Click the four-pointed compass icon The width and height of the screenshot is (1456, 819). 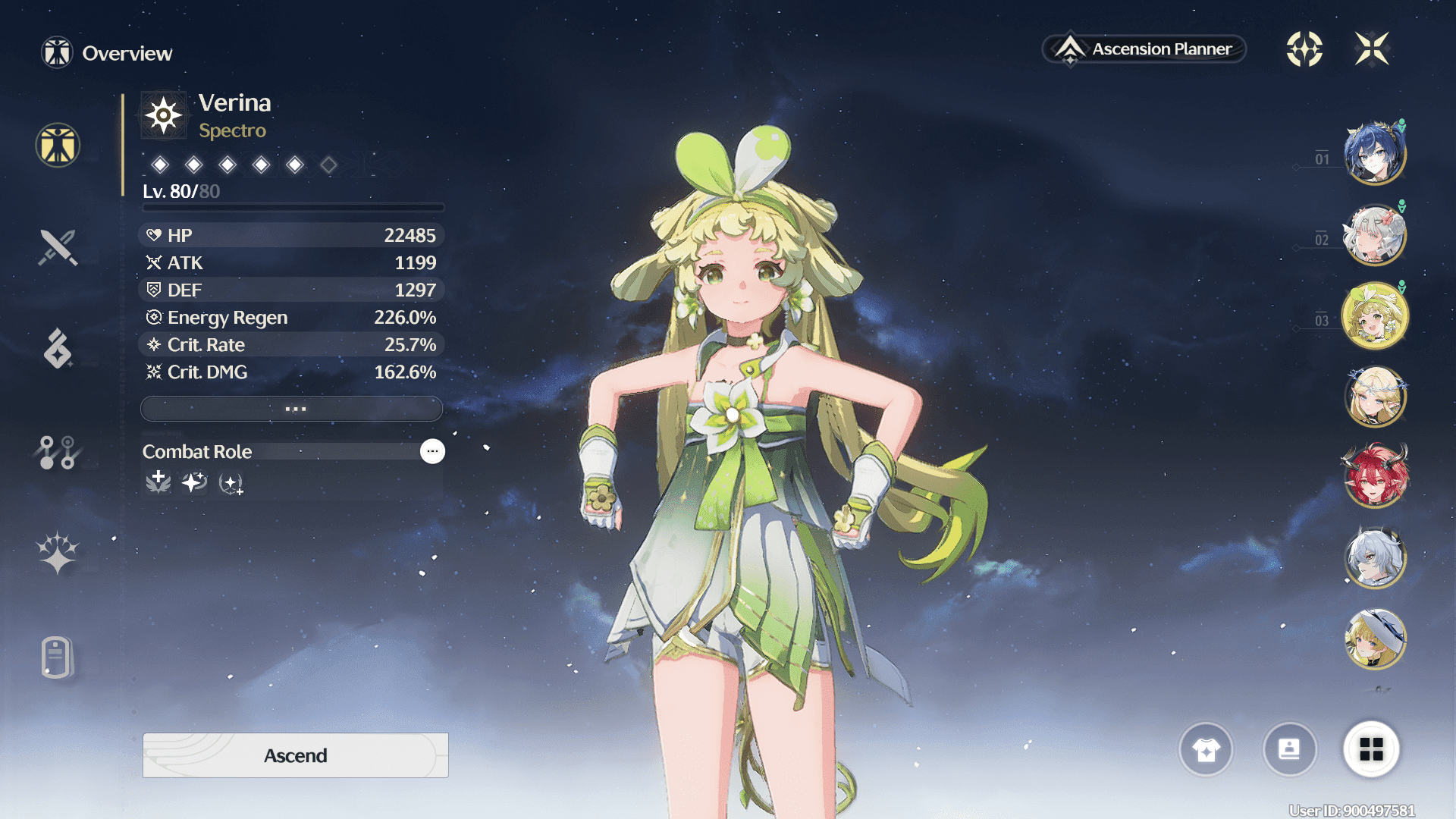(1304, 49)
